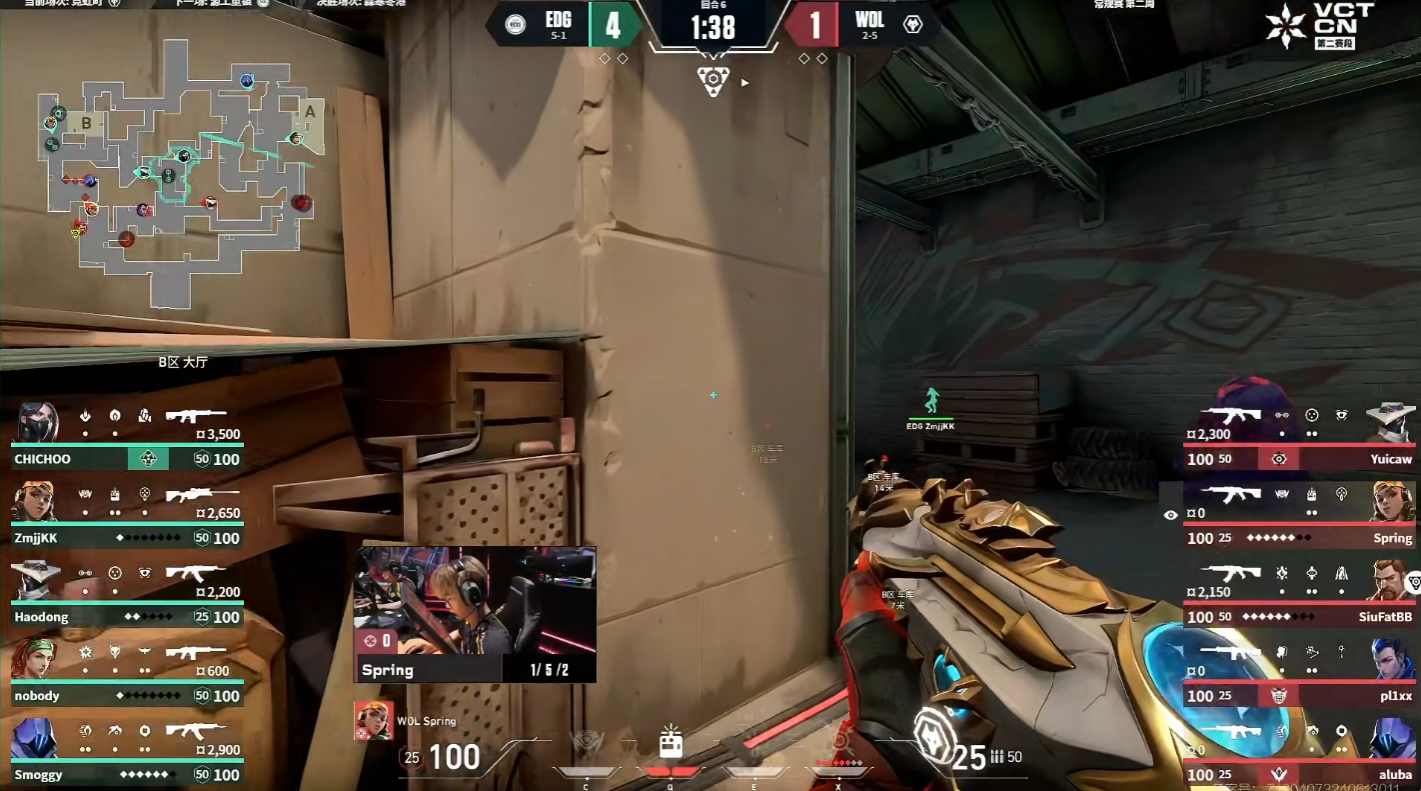The image size is (1421, 791).
Task: Select aluba's agent portrait
Action: [1392, 739]
